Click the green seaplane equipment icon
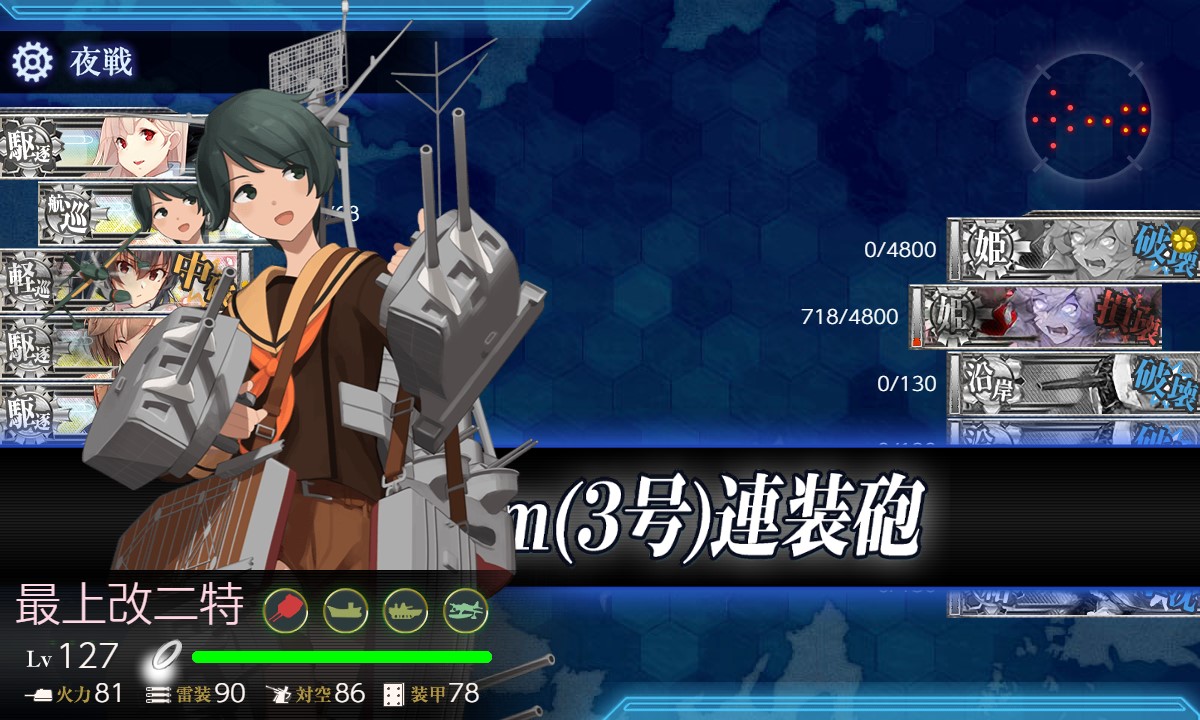 465,609
